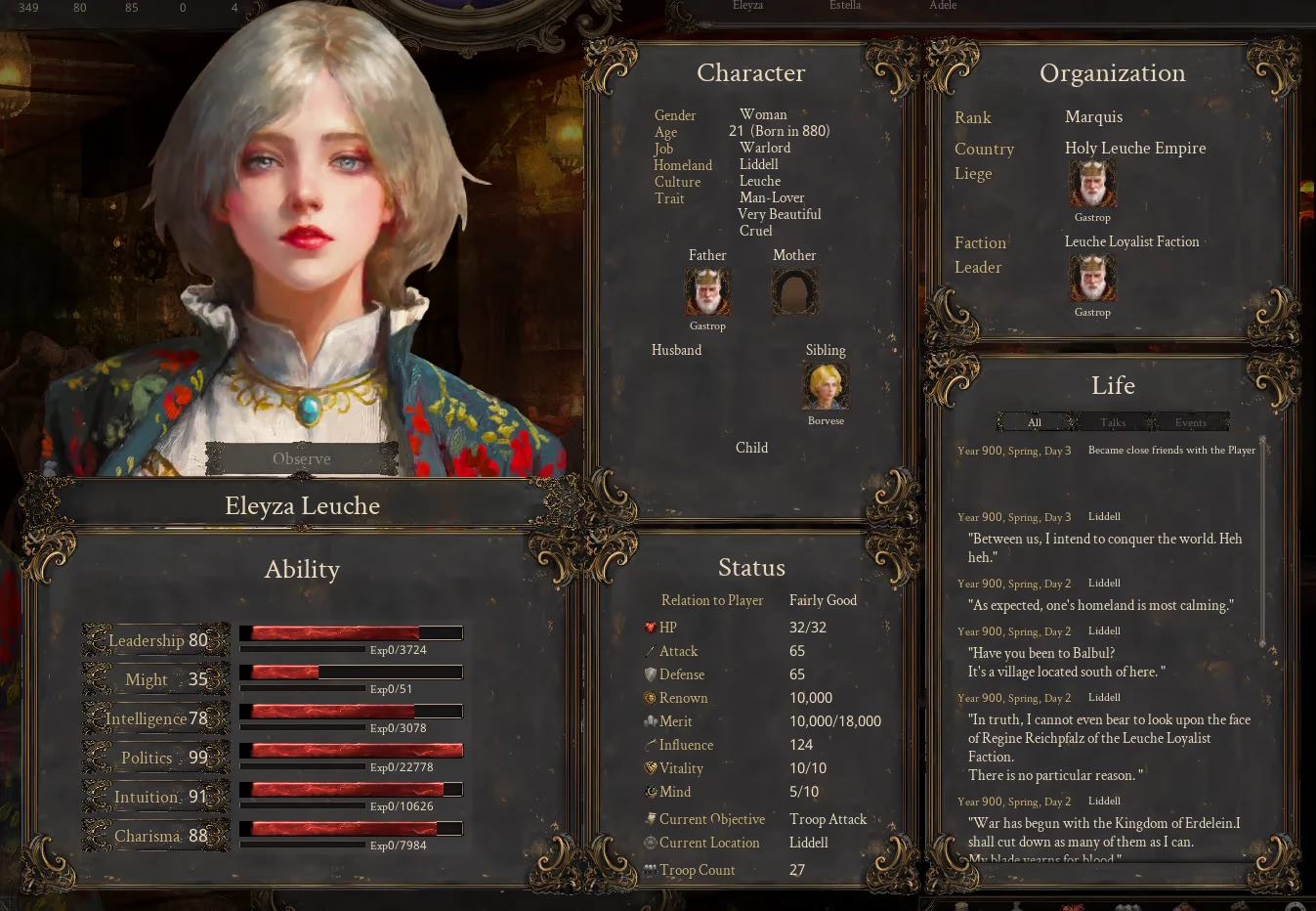This screenshot has height=911, width=1316.
Task: Select Adele from the top name bar
Action: [x=942, y=6]
